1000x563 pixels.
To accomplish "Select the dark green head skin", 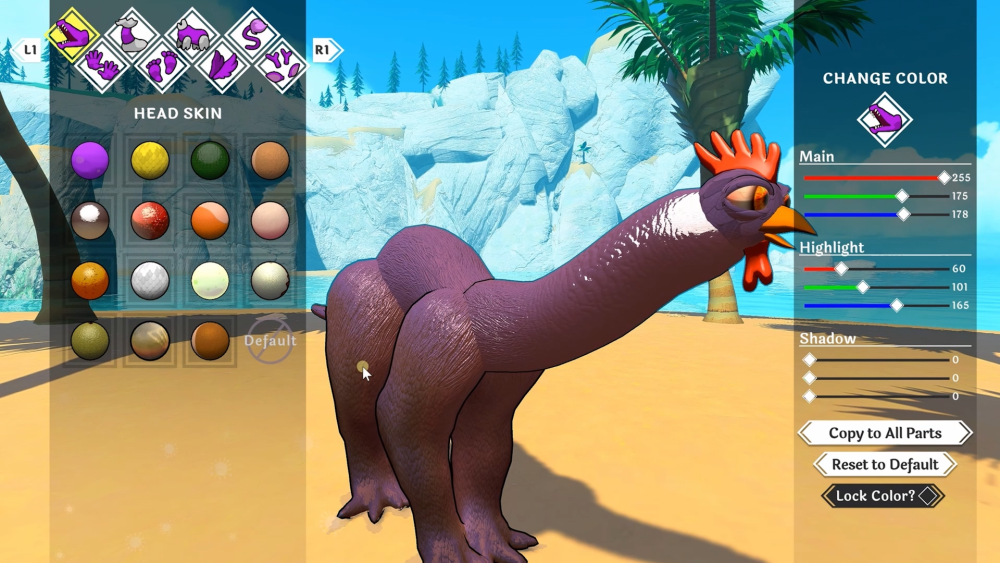I will coord(210,159).
